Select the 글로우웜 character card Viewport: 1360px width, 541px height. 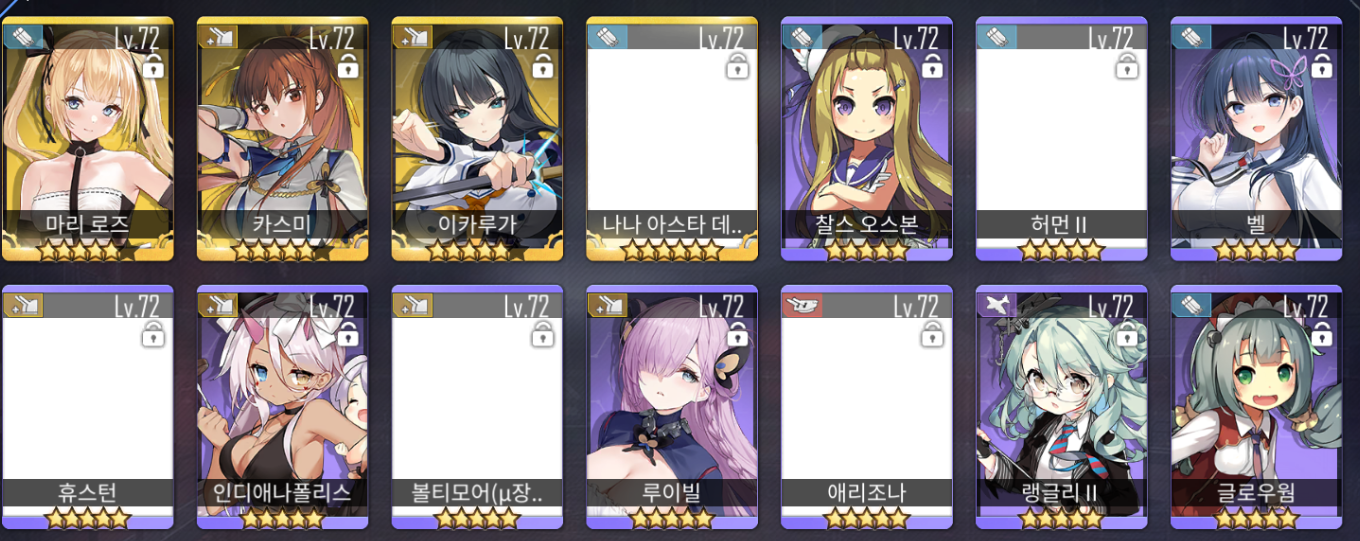coord(1256,407)
